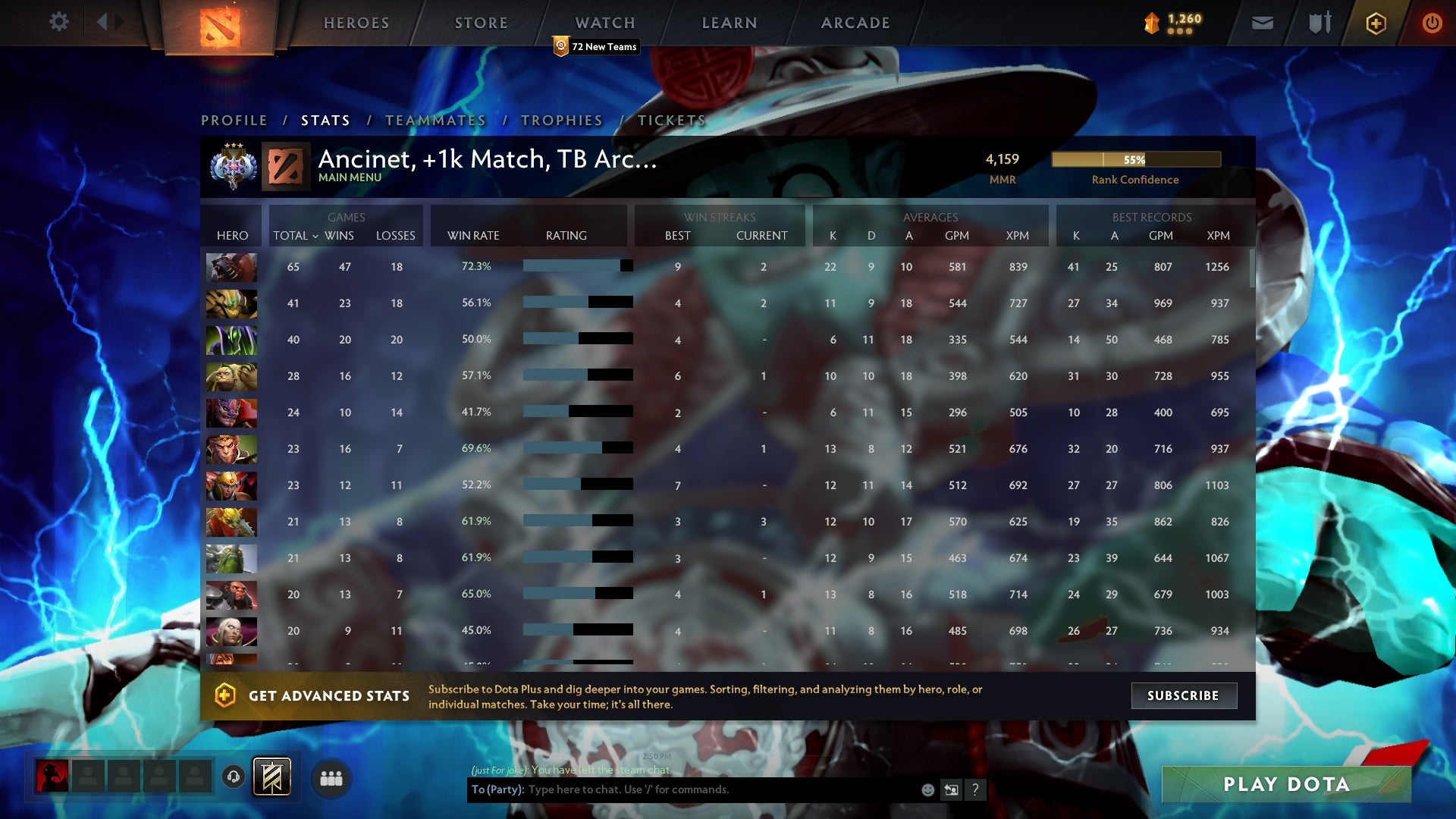Screen dimensions: 1456x819
Task: Open the Dota Plus hexagon icon
Action: pyautogui.click(x=1375, y=23)
